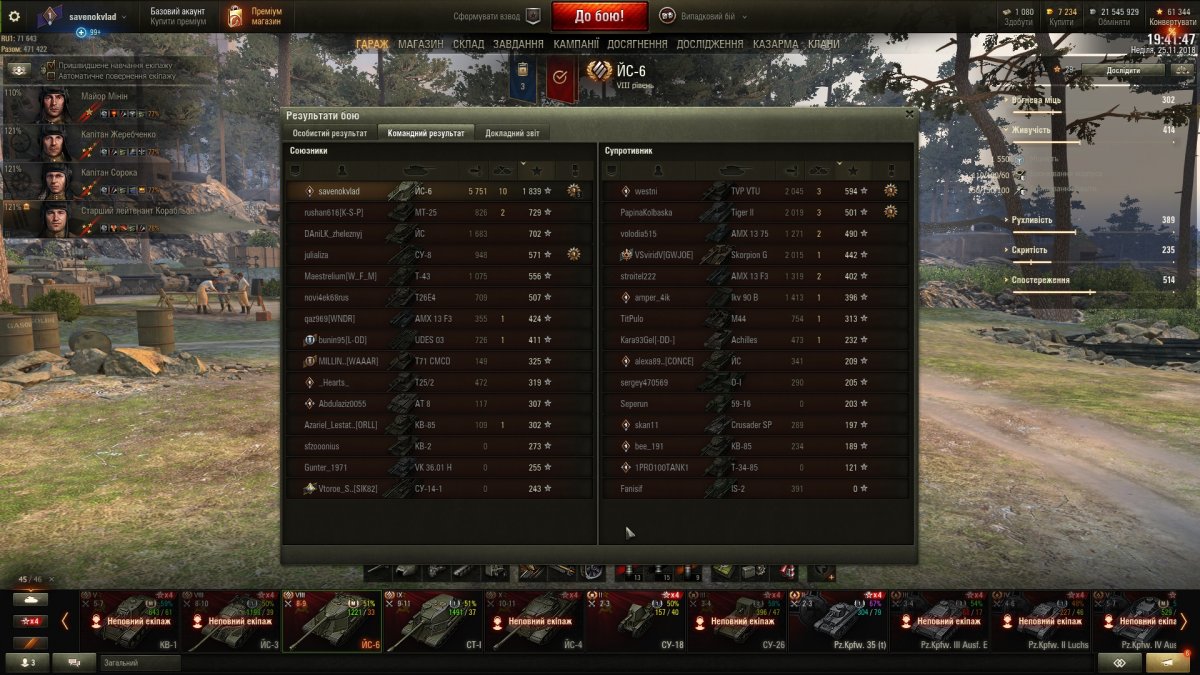Open the КАМПАНІЇ section
This screenshot has height=675, width=1200.
(x=576, y=44)
